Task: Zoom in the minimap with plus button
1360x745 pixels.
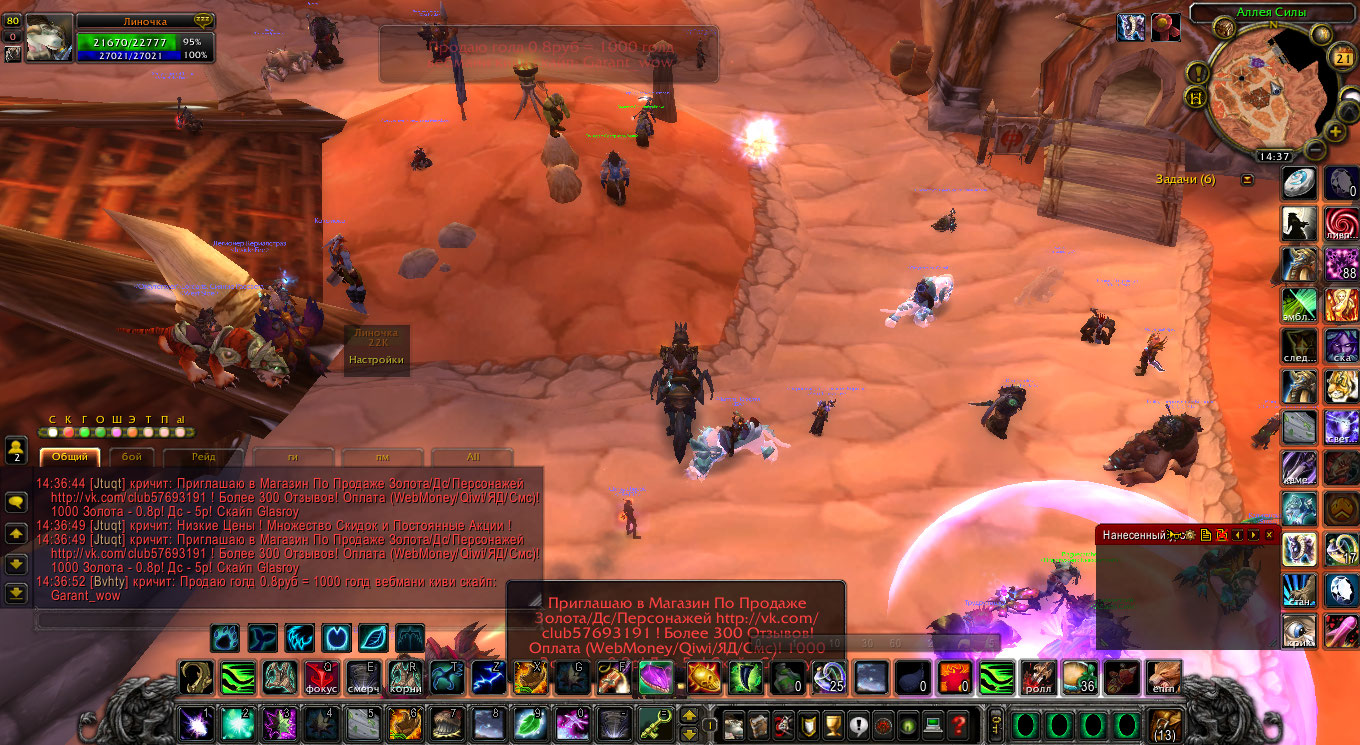Action: tap(1335, 131)
